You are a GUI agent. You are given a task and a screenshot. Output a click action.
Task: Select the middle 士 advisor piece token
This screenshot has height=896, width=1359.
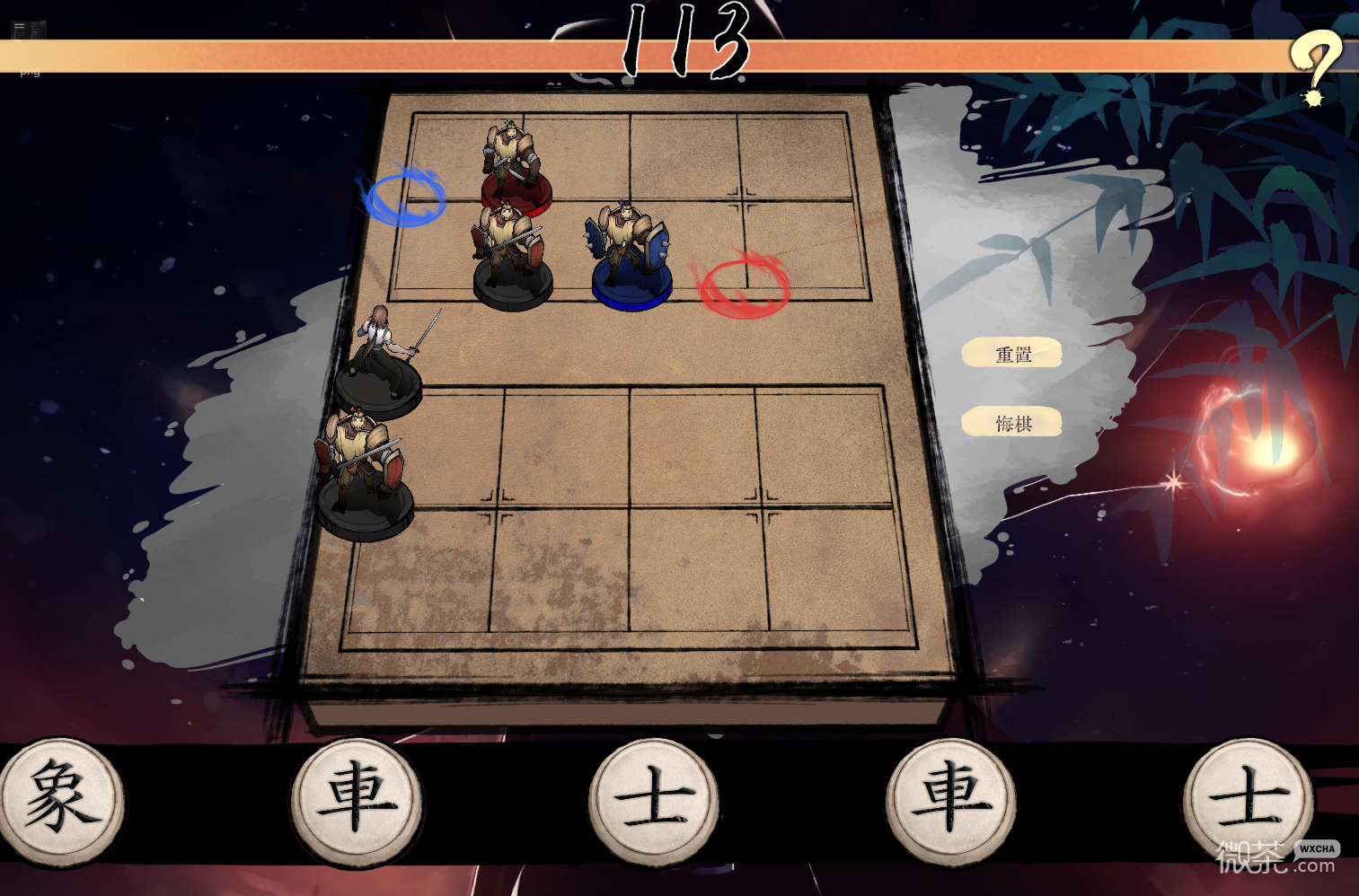653,802
